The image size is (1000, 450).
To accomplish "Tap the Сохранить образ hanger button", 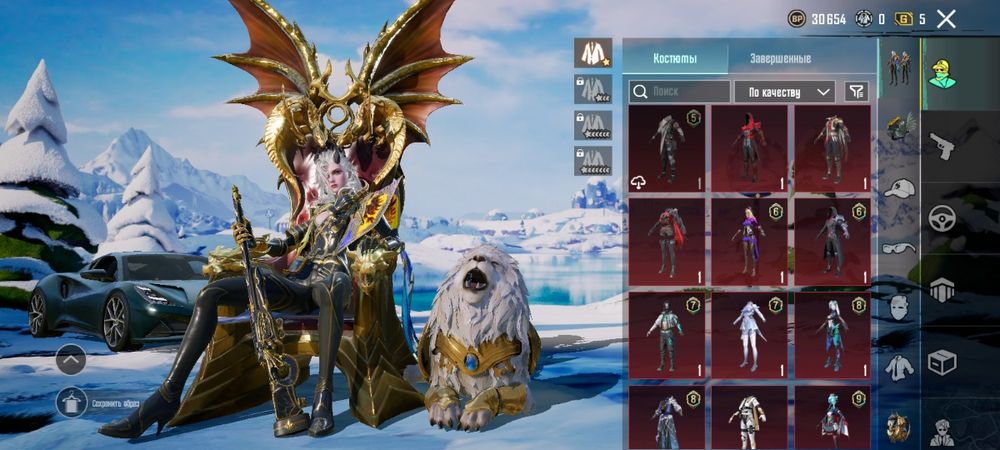I will click(x=71, y=402).
